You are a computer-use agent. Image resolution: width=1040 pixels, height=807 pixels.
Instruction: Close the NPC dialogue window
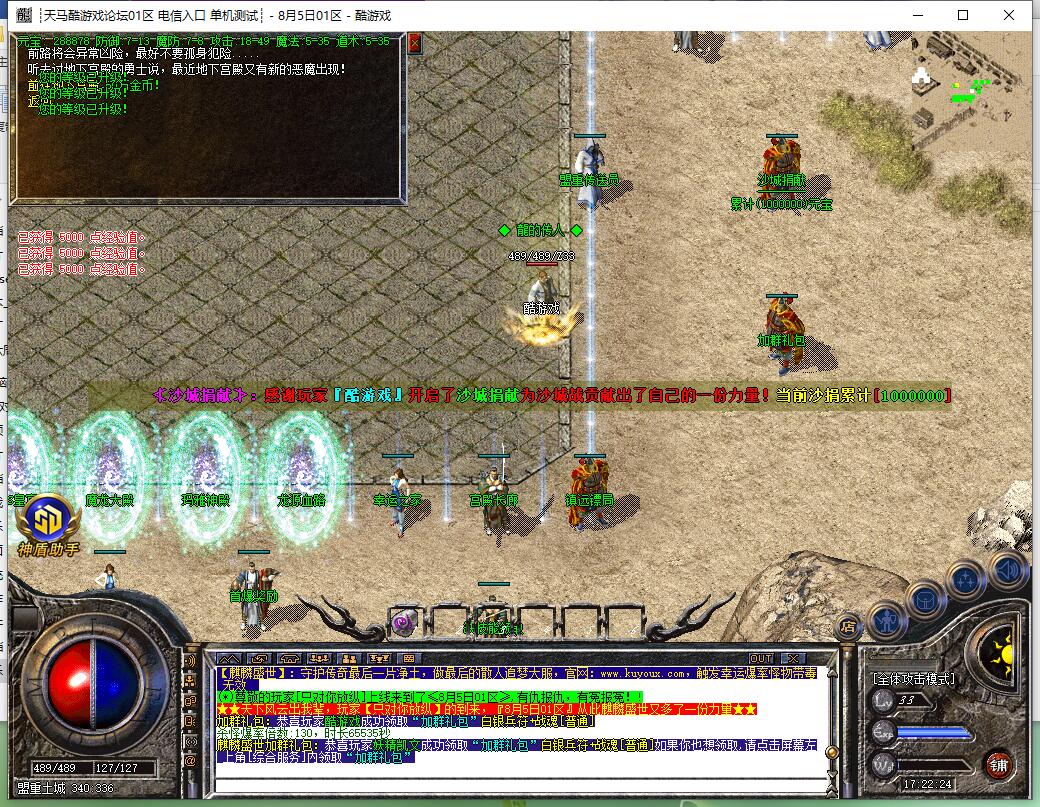tap(415, 43)
